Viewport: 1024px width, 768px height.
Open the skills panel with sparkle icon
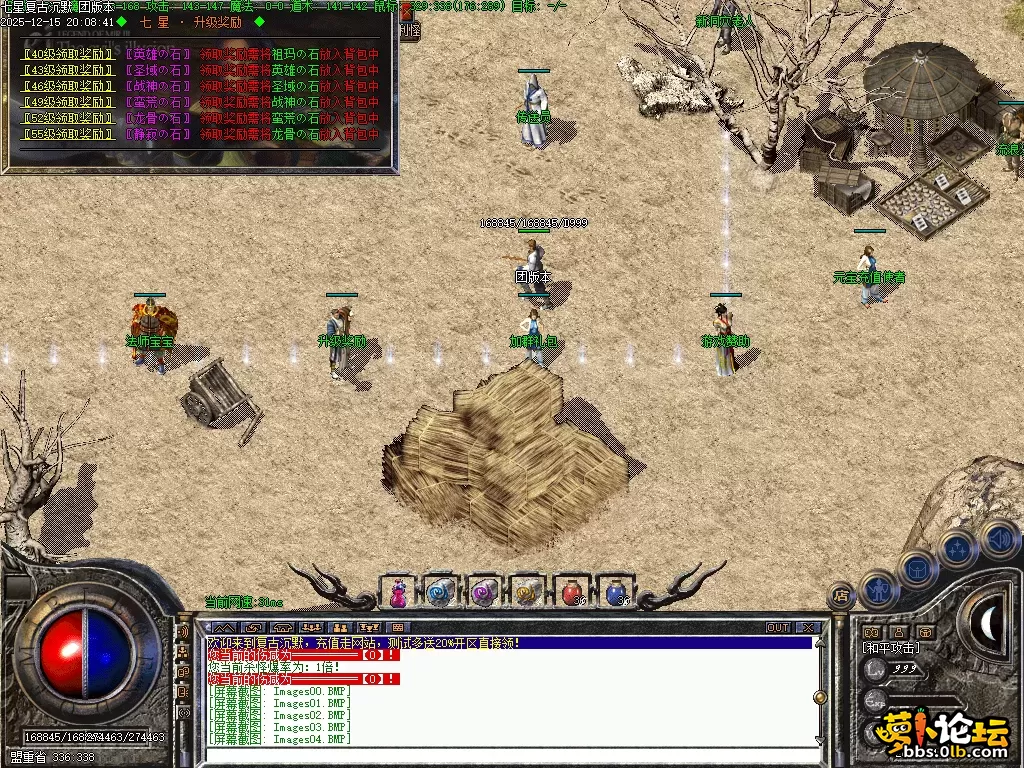[x=957, y=549]
